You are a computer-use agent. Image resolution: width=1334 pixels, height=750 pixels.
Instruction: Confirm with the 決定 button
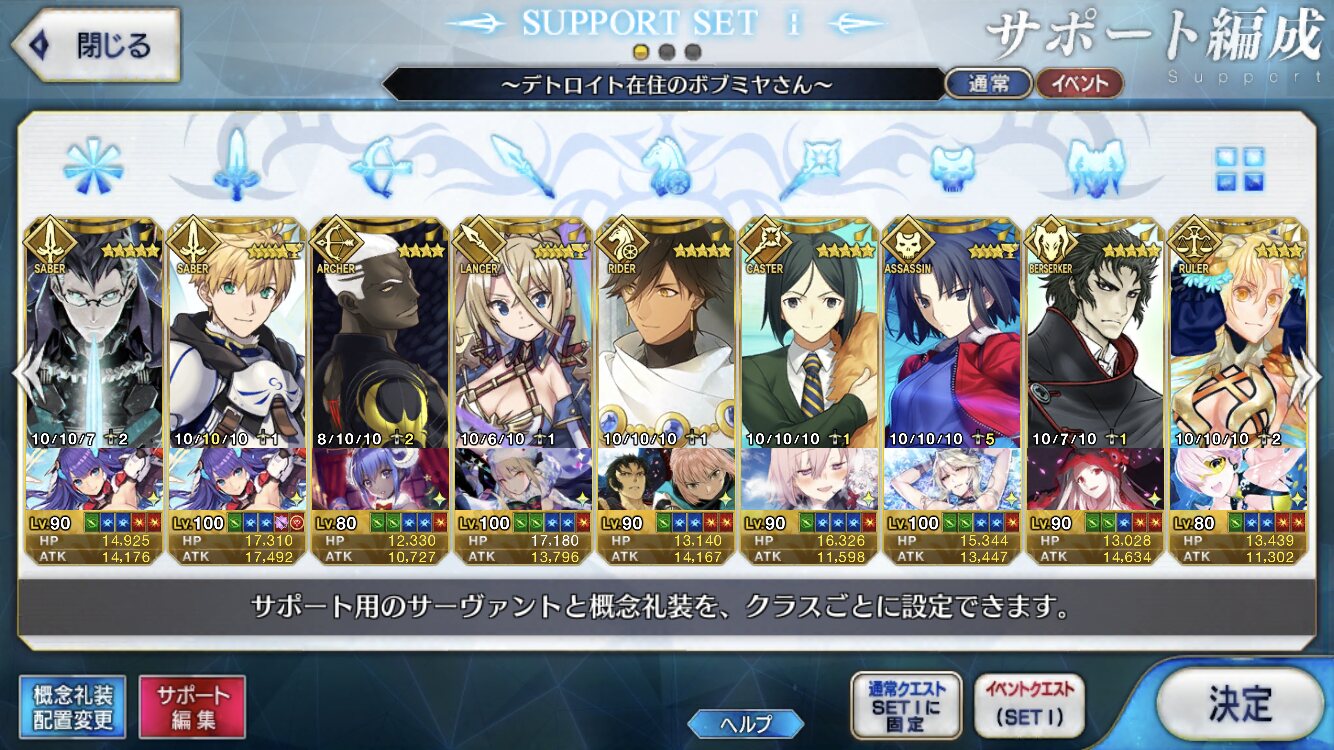[x=1239, y=704]
